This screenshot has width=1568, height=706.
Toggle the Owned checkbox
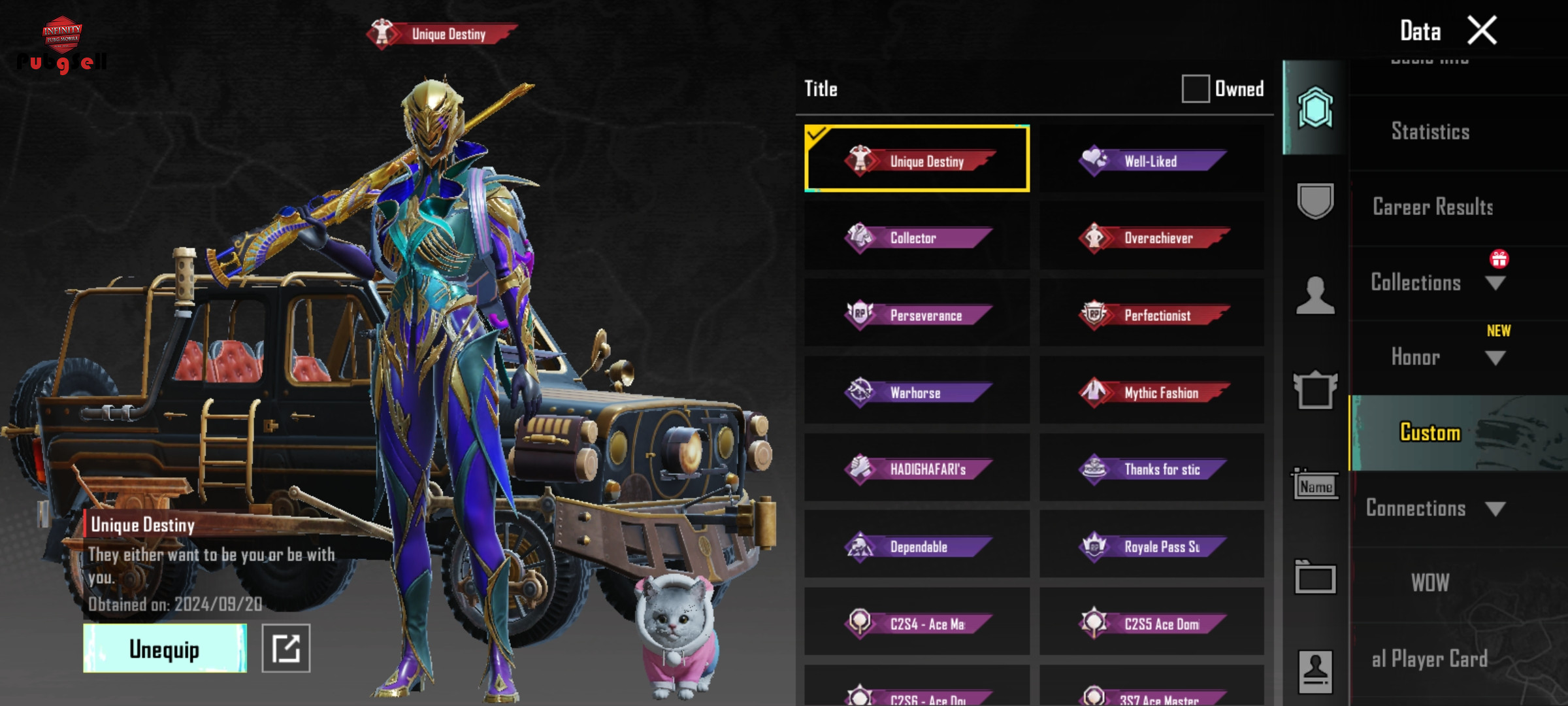tap(1195, 89)
